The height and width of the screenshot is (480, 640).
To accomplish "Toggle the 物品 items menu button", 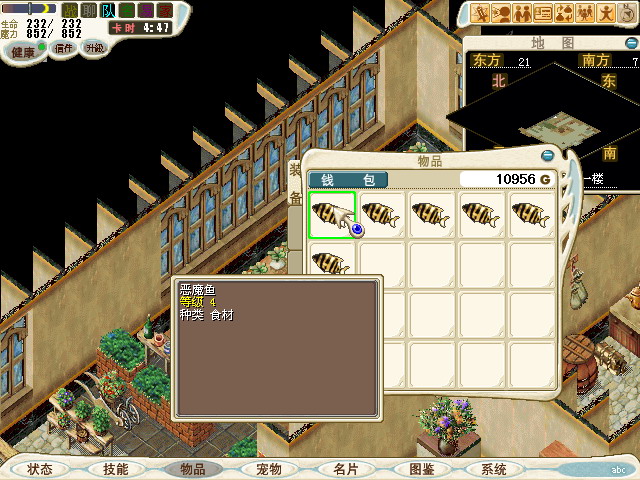I will [192, 468].
